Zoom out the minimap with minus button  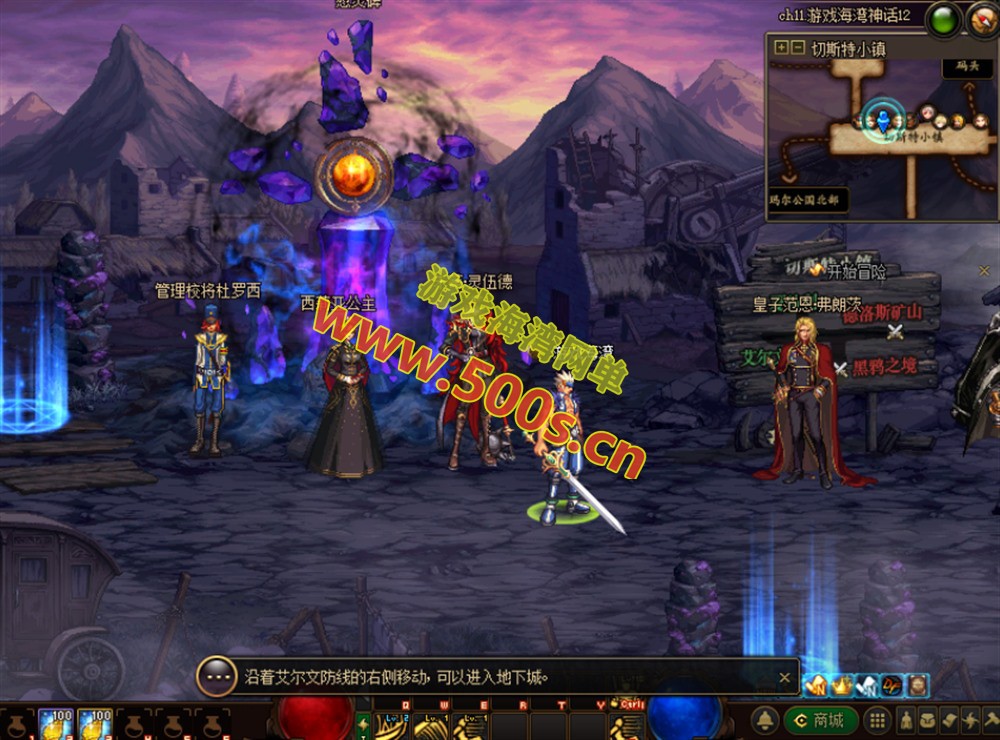click(x=797, y=47)
